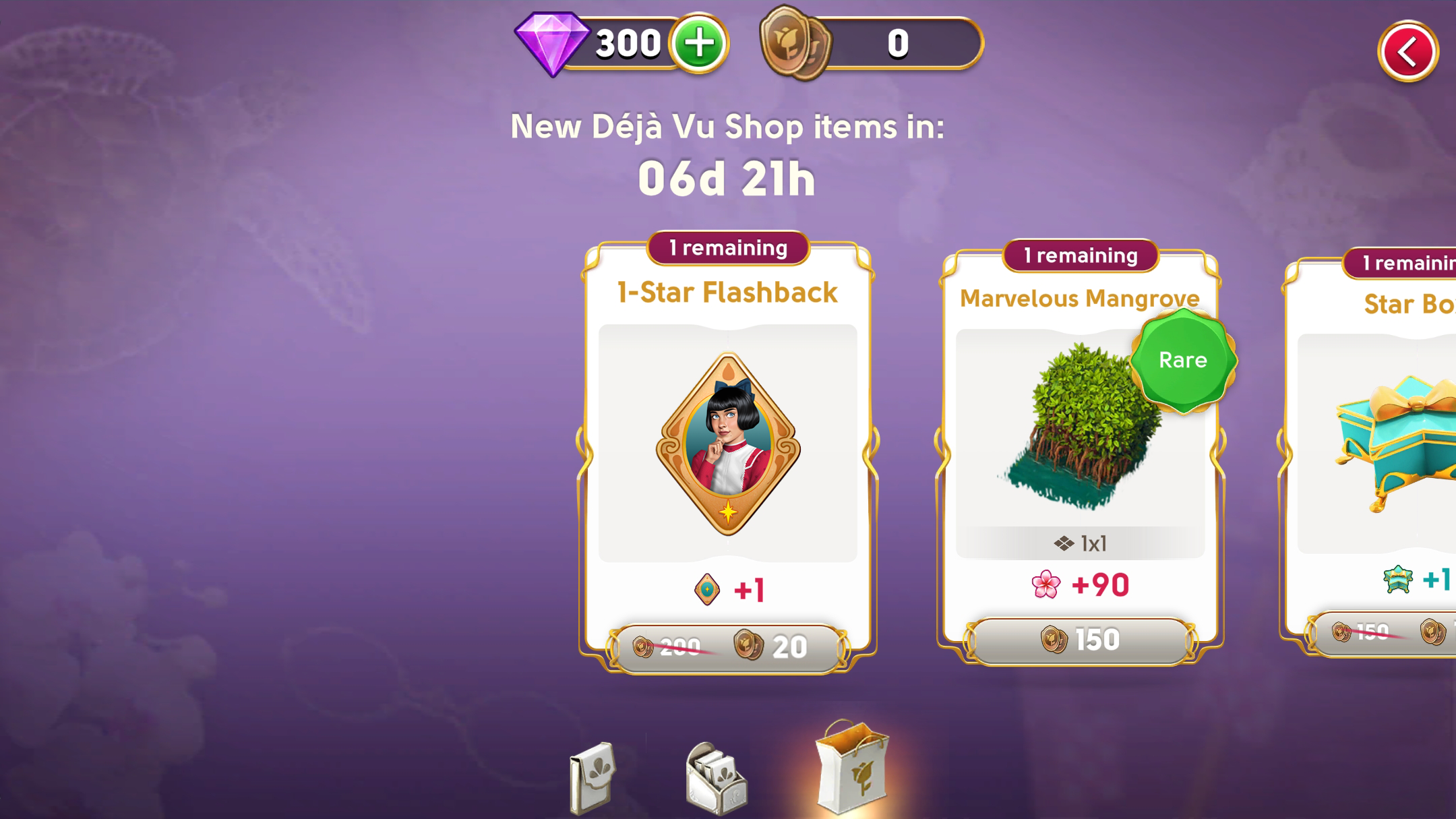Screen dimensions: 1456x819
Task: Select the 1-Star Flashback character portrait
Action: (728, 443)
